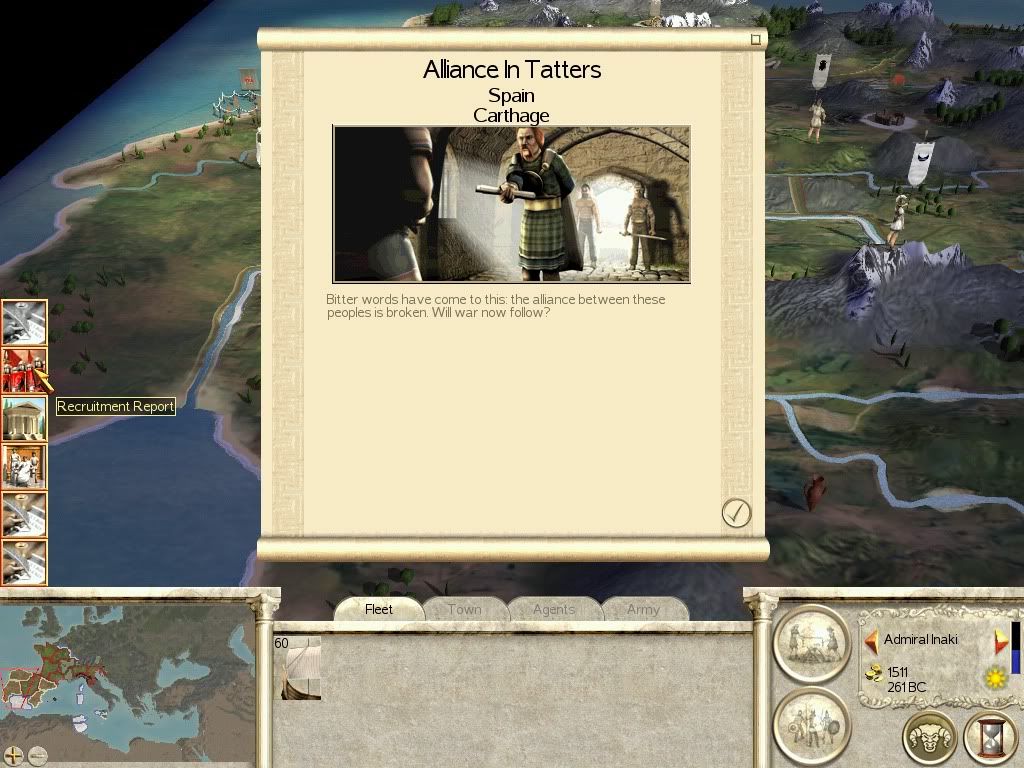Switch to the Town tab
The height and width of the screenshot is (768, 1024).
[464, 609]
